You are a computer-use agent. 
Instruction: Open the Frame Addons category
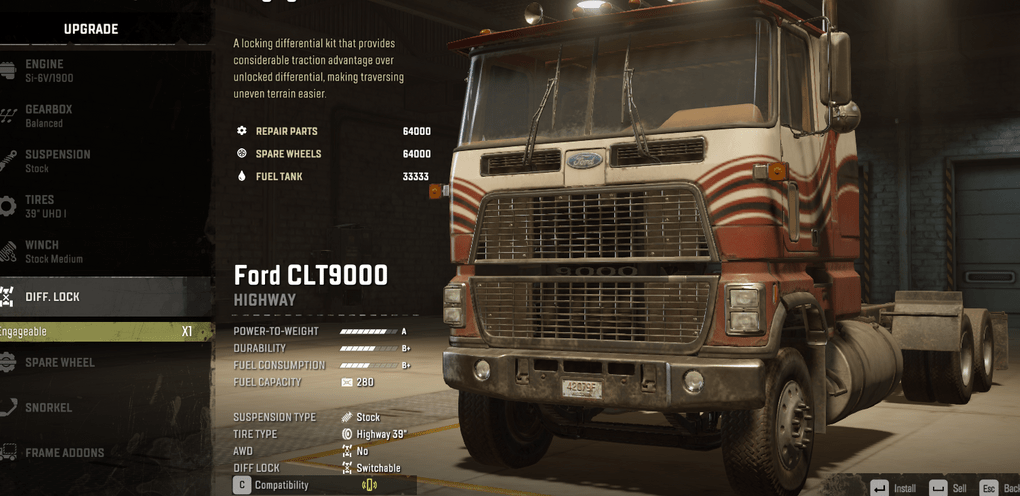tap(64, 453)
